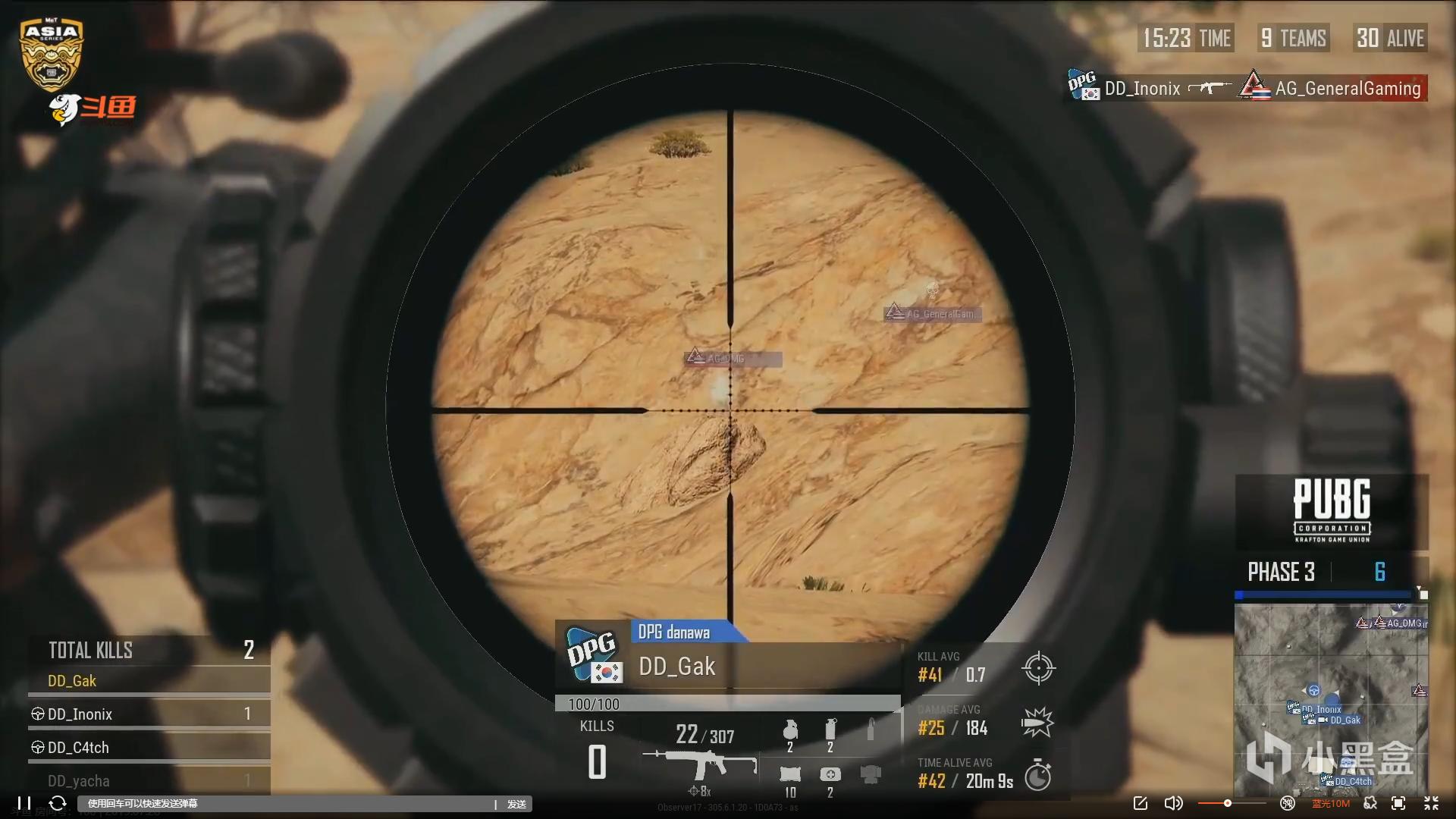Select the frag grenade icon
1456x819 pixels.
790,730
